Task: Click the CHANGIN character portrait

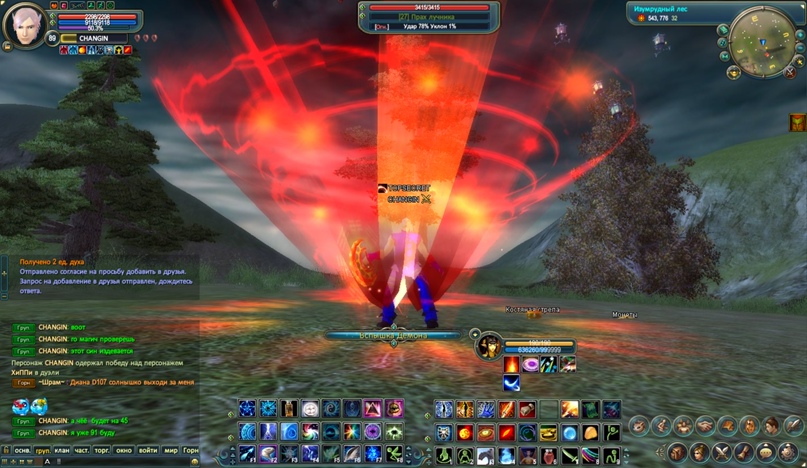Action: coord(23,26)
